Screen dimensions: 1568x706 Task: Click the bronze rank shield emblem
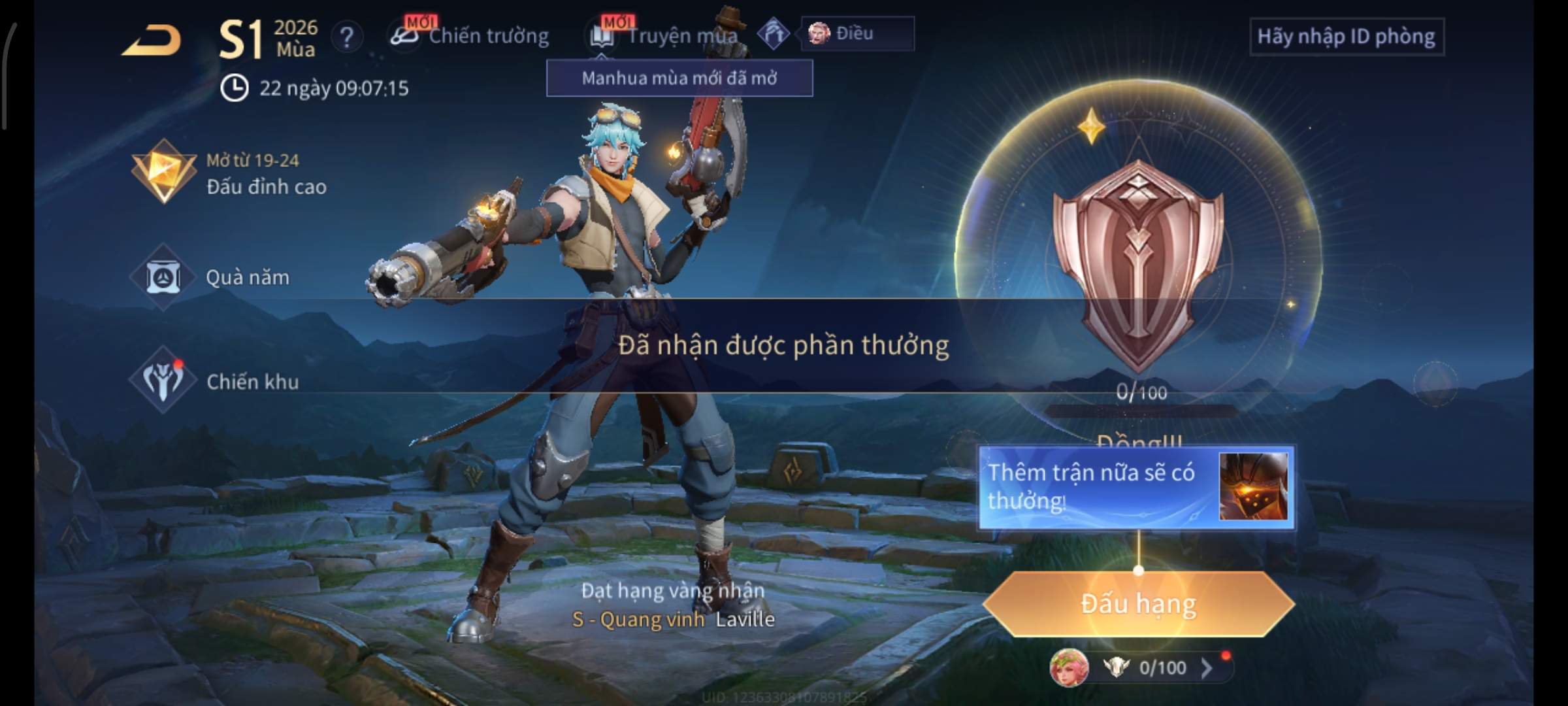pos(1137,261)
